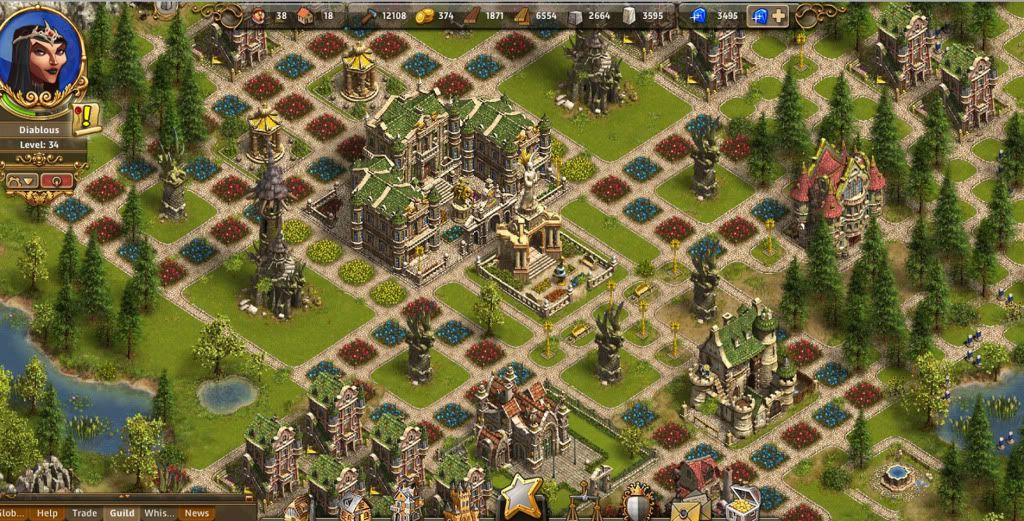Open the shield menu icon
This screenshot has width=1024, height=521.
click(x=637, y=503)
